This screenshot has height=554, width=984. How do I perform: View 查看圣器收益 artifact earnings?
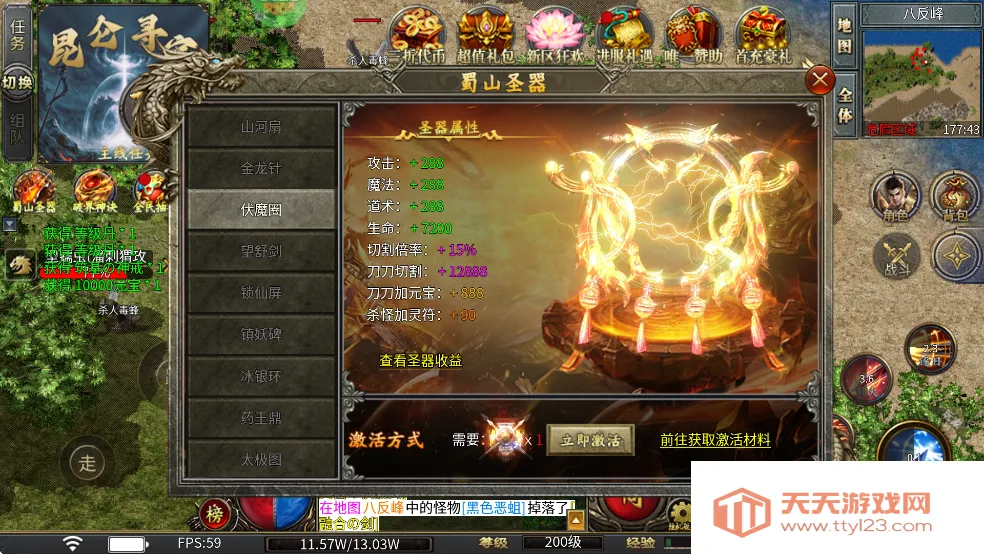click(420, 360)
